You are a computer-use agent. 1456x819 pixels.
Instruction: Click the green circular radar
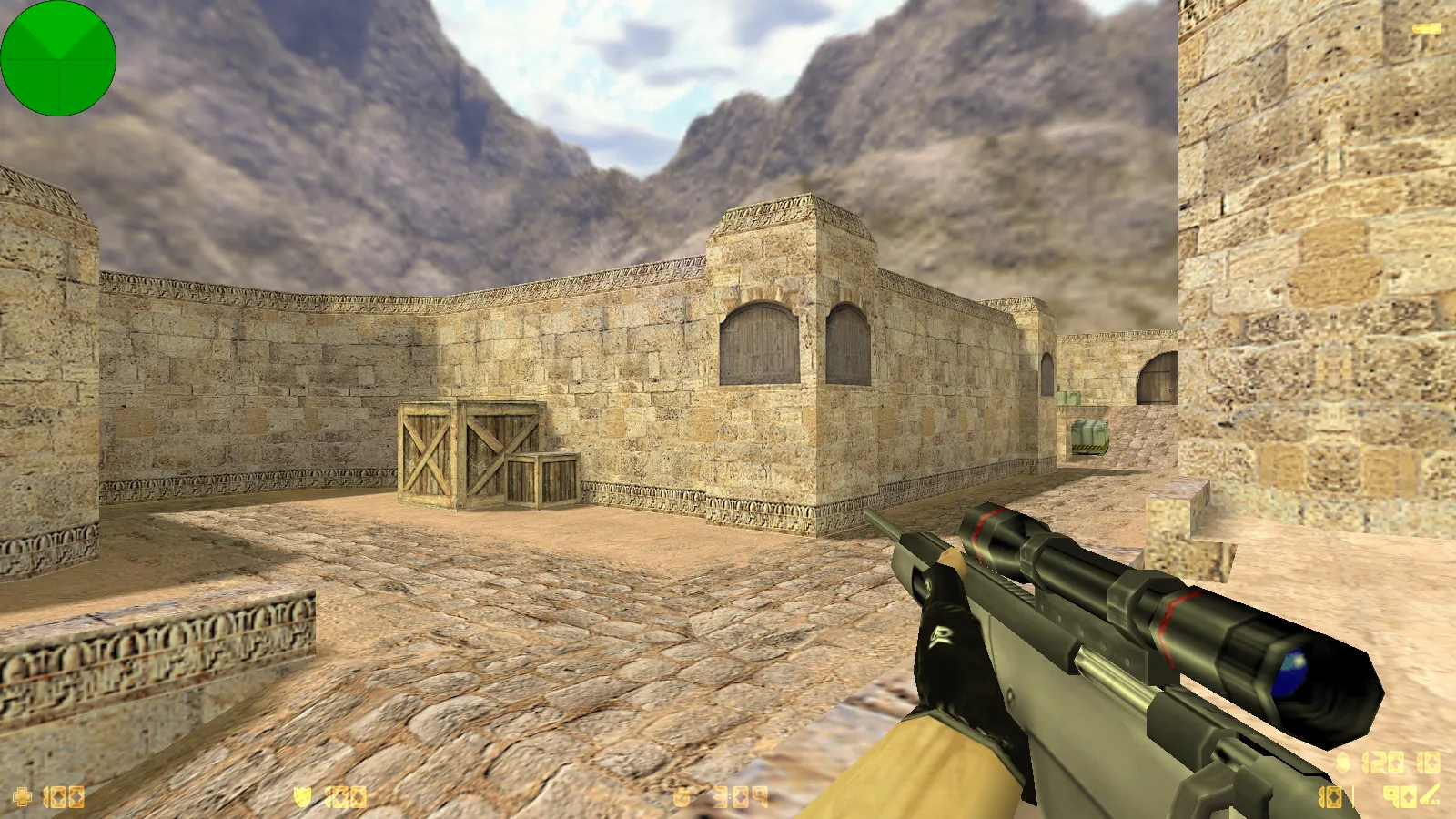point(58,58)
